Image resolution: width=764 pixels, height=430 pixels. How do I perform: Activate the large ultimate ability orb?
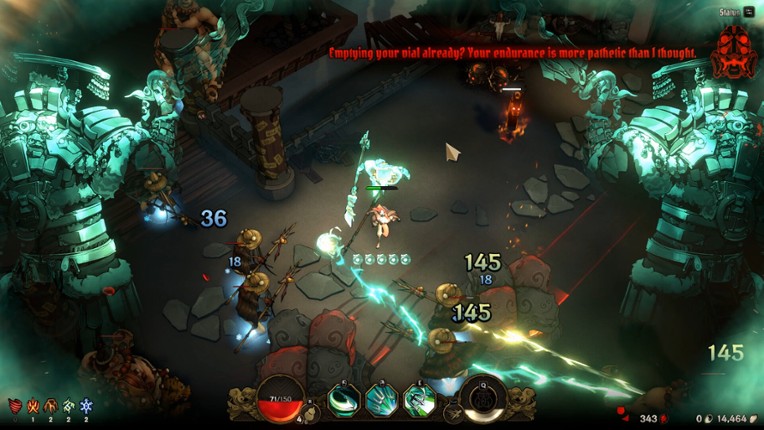(483, 396)
